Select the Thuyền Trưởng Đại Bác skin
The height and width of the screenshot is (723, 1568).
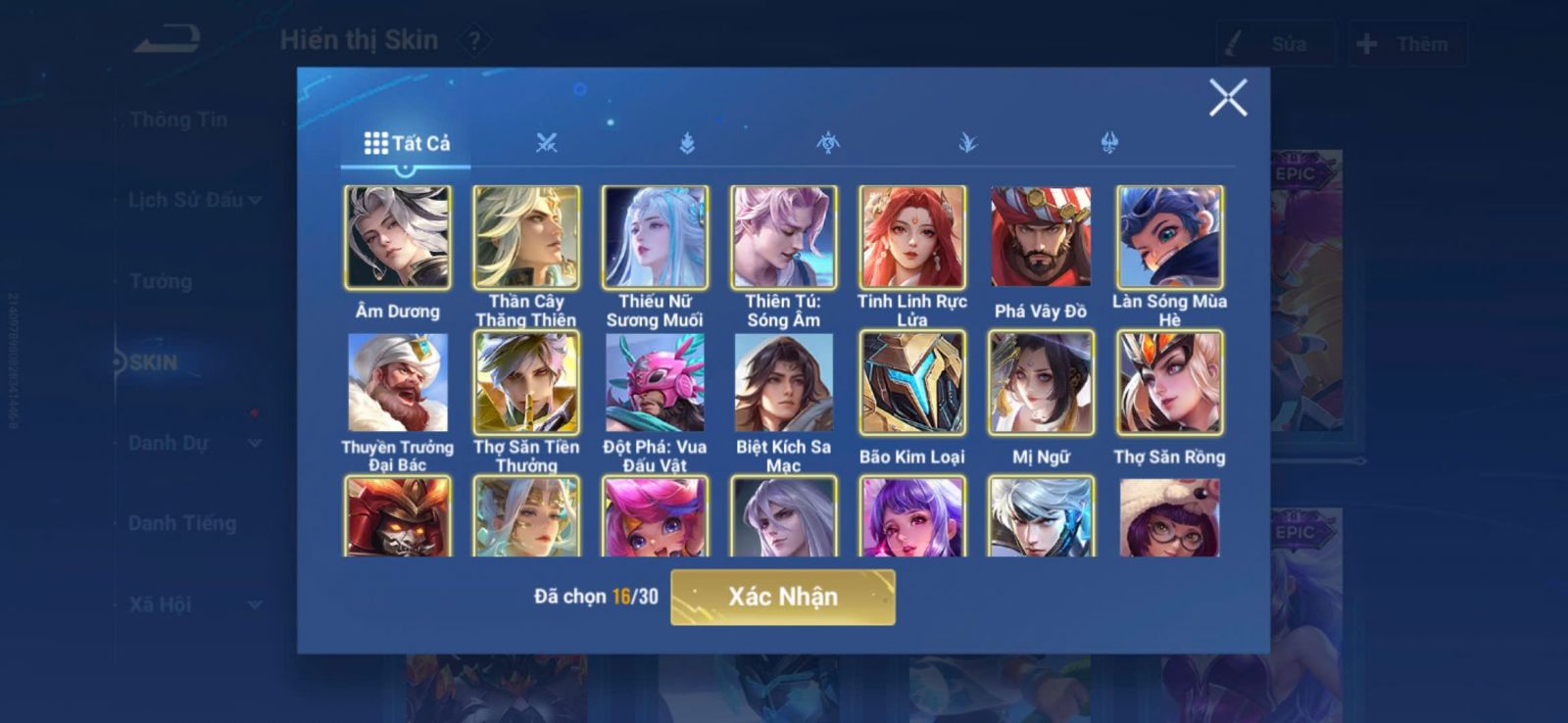(398, 383)
